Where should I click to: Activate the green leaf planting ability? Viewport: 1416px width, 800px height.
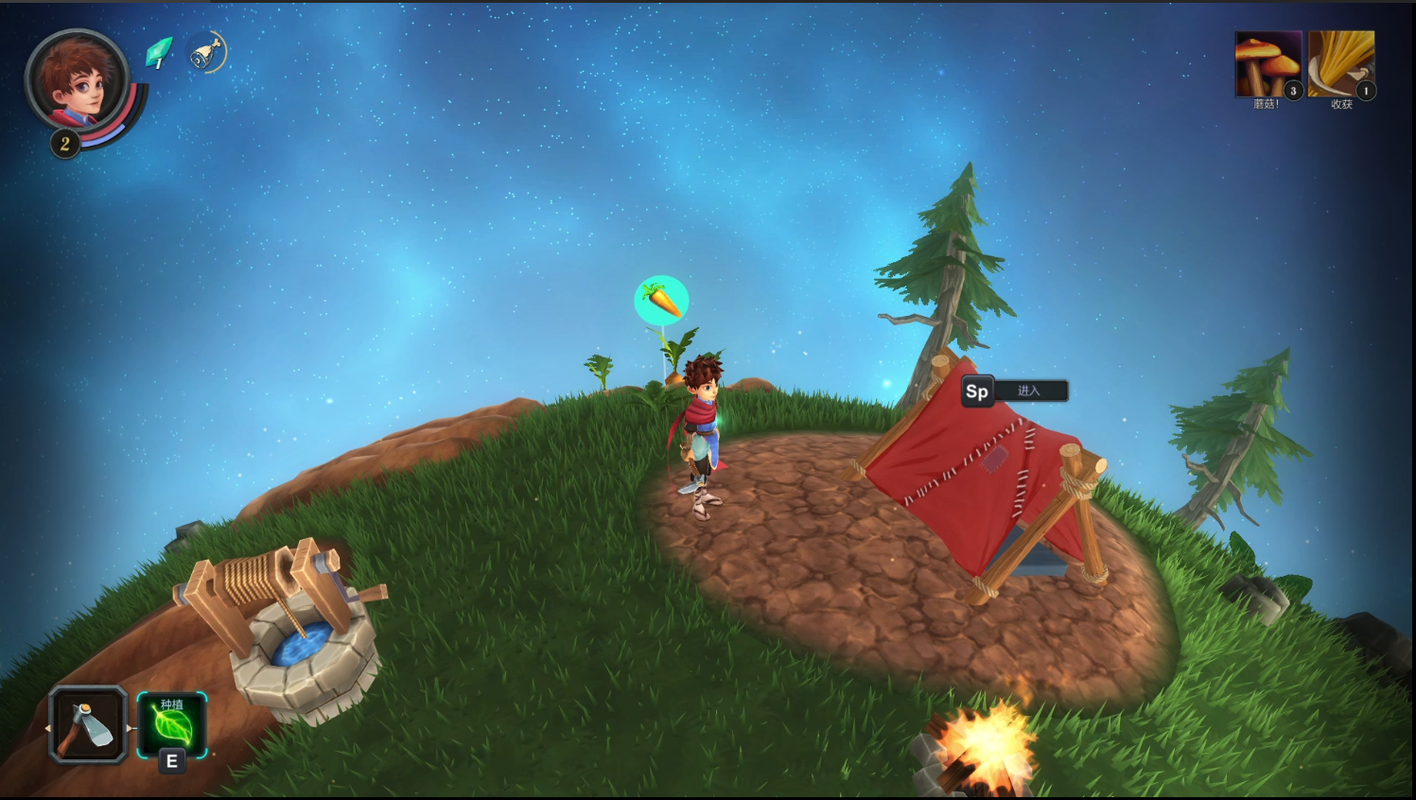171,724
